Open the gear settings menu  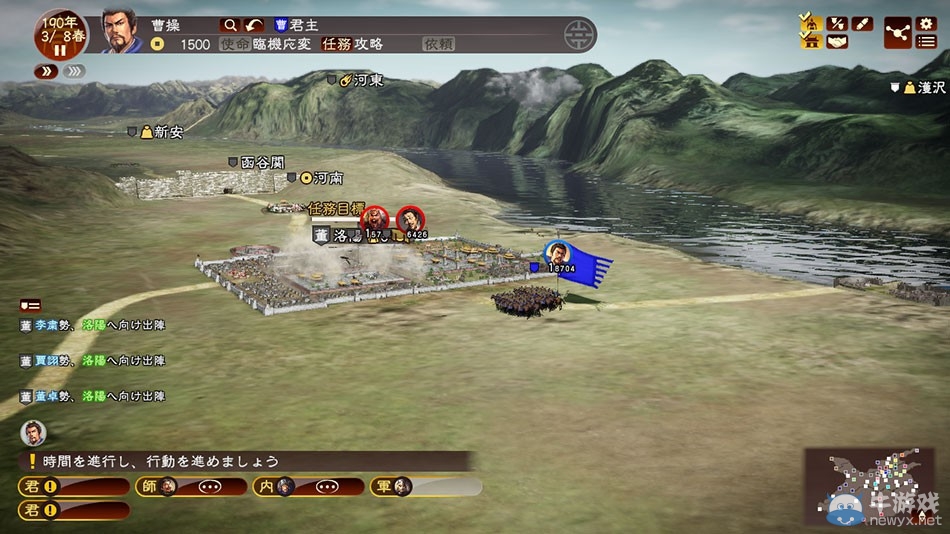click(x=926, y=23)
